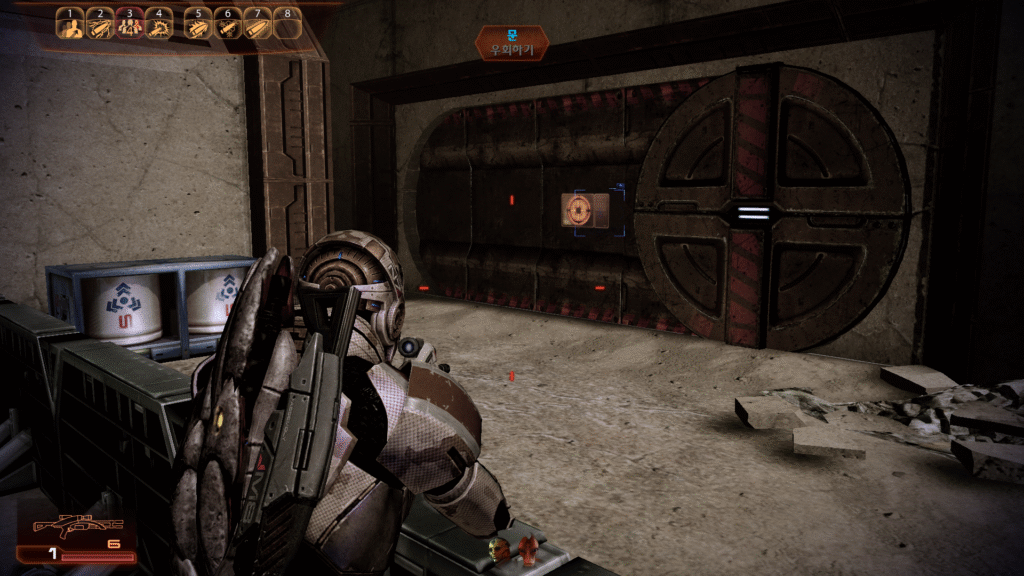This screenshot has height=576, width=1024.
Task: Enable the flaming ammo power in slot 5
Action: 197,24
